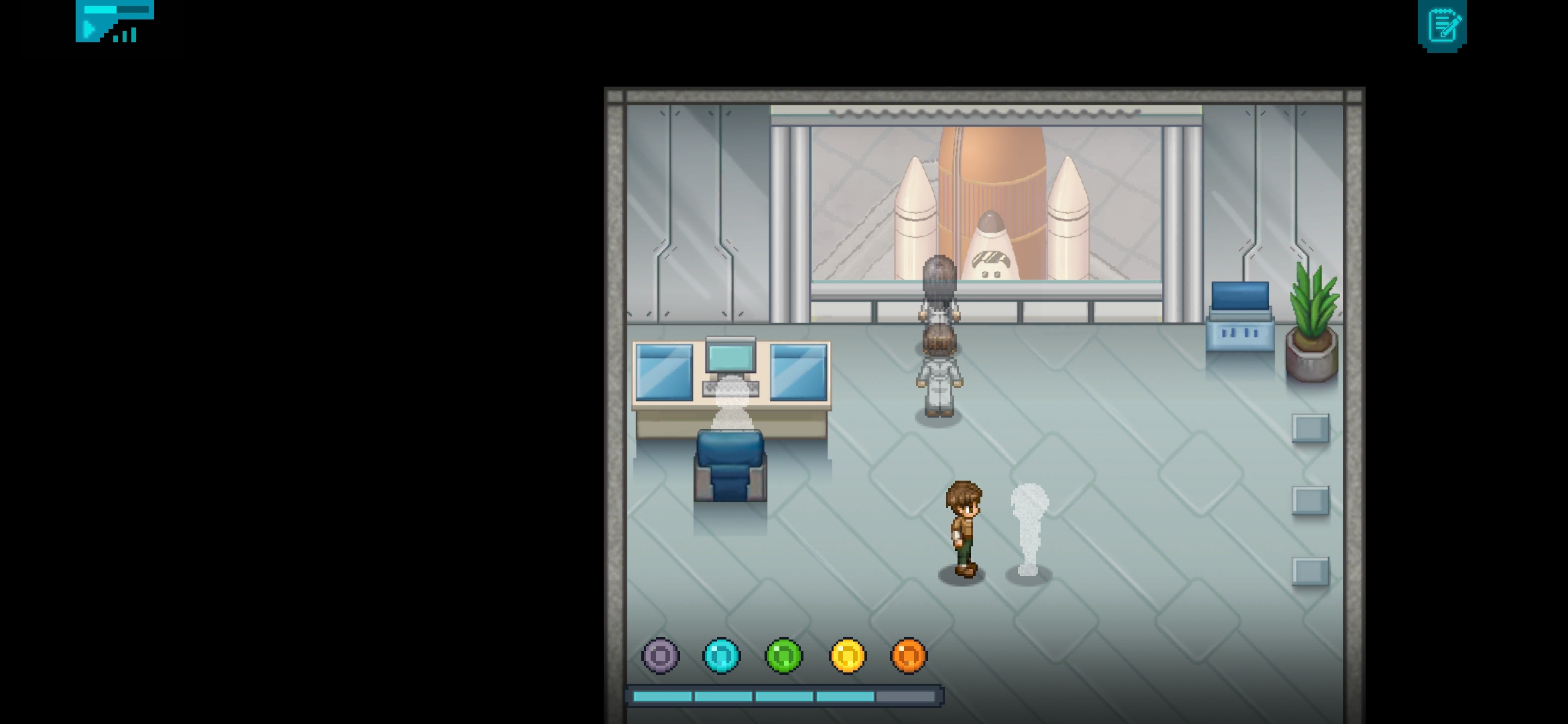Tap the cyan menu icon with signal bars
Screen dimensions: 1568x724
115,21
